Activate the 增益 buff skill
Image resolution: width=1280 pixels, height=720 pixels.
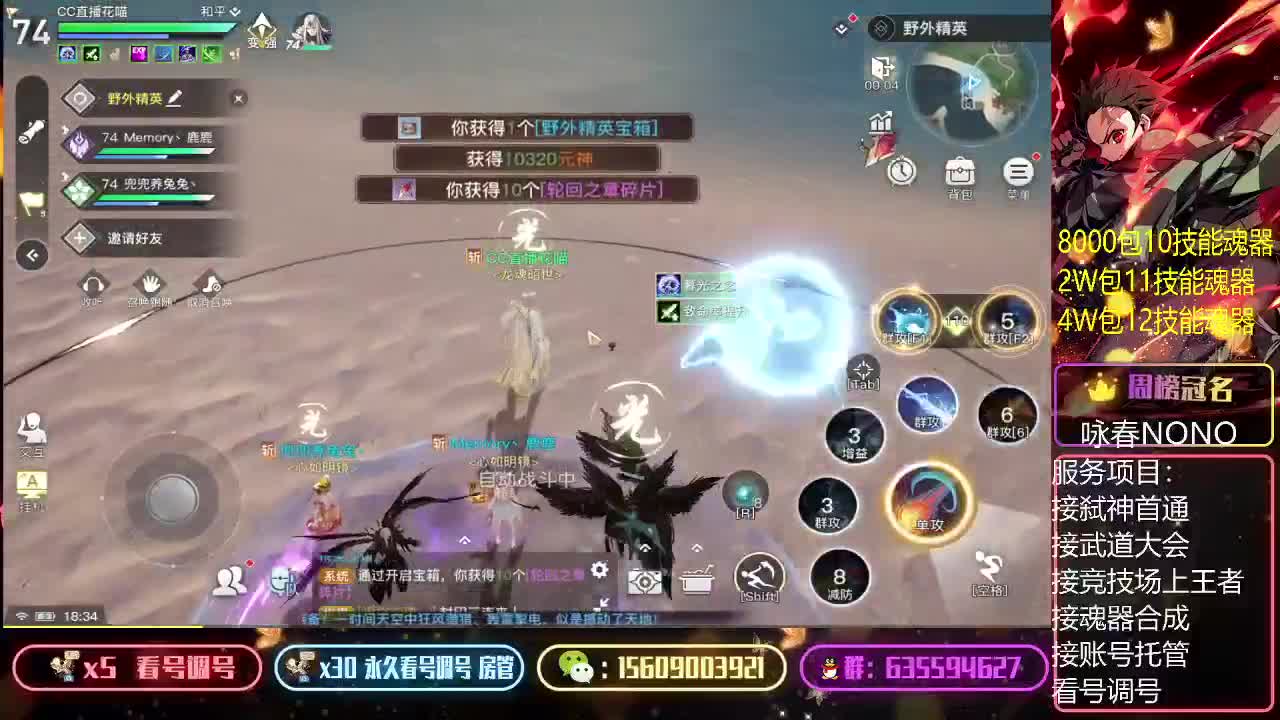[x=855, y=437]
